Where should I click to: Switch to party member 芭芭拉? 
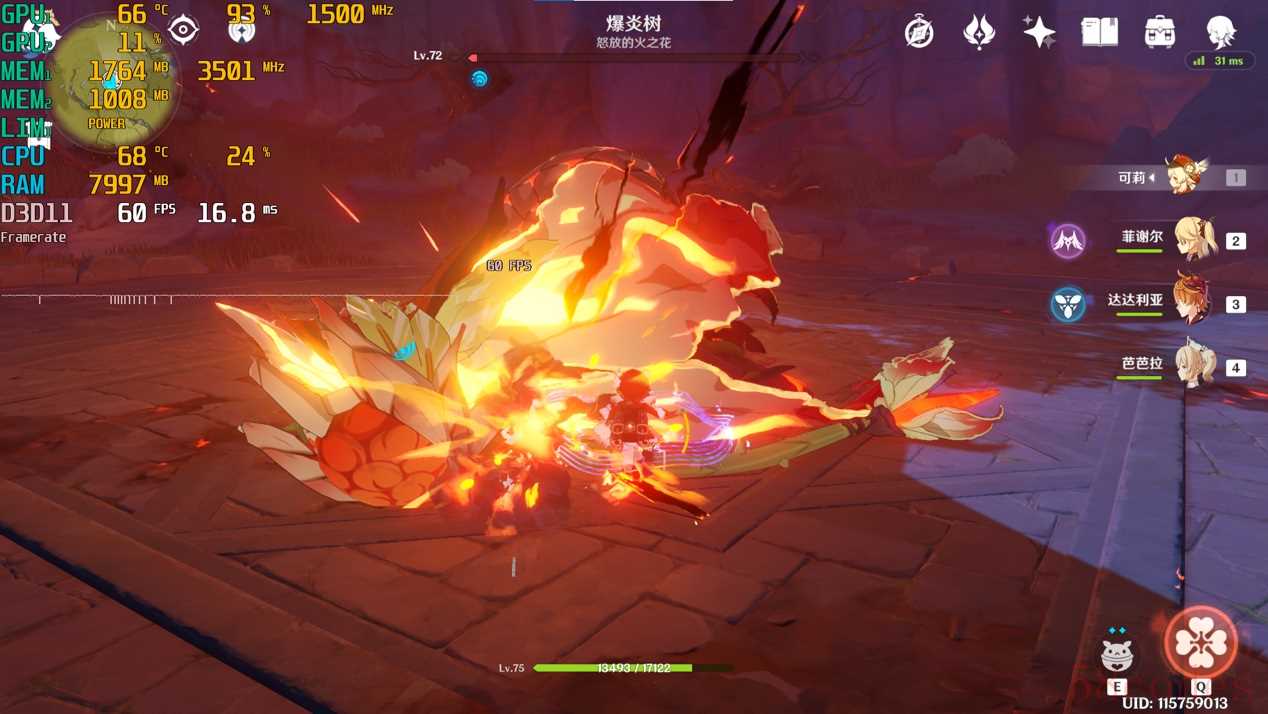click(1194, 366)
